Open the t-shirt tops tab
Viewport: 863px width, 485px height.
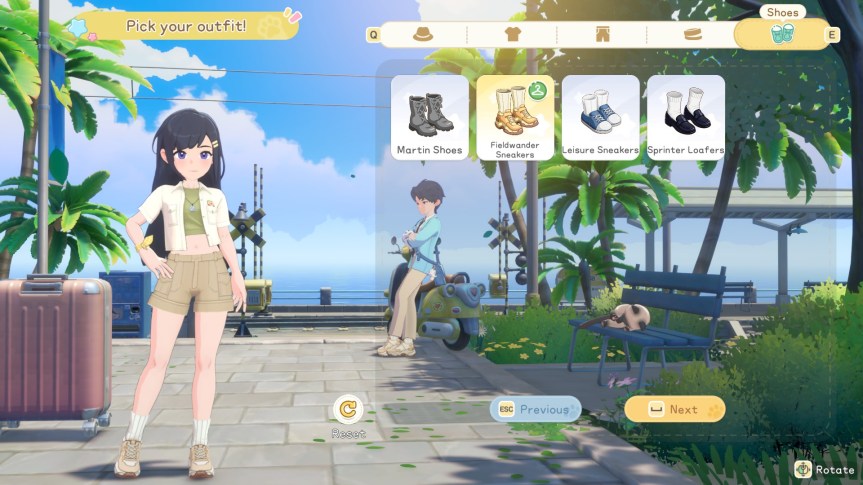pyautogui.click(x=513, y=34)
